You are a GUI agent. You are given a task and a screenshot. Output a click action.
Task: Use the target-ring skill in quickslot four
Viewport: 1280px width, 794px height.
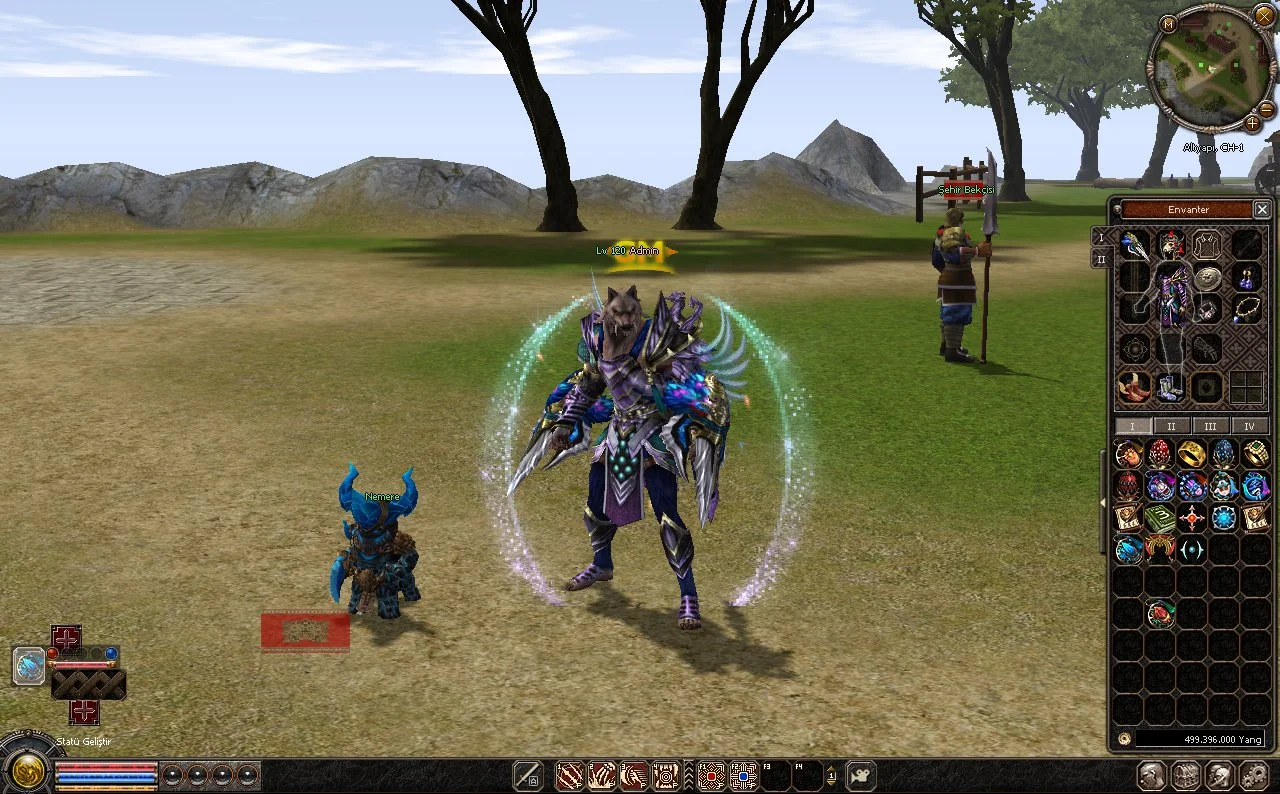pos(666,775)
